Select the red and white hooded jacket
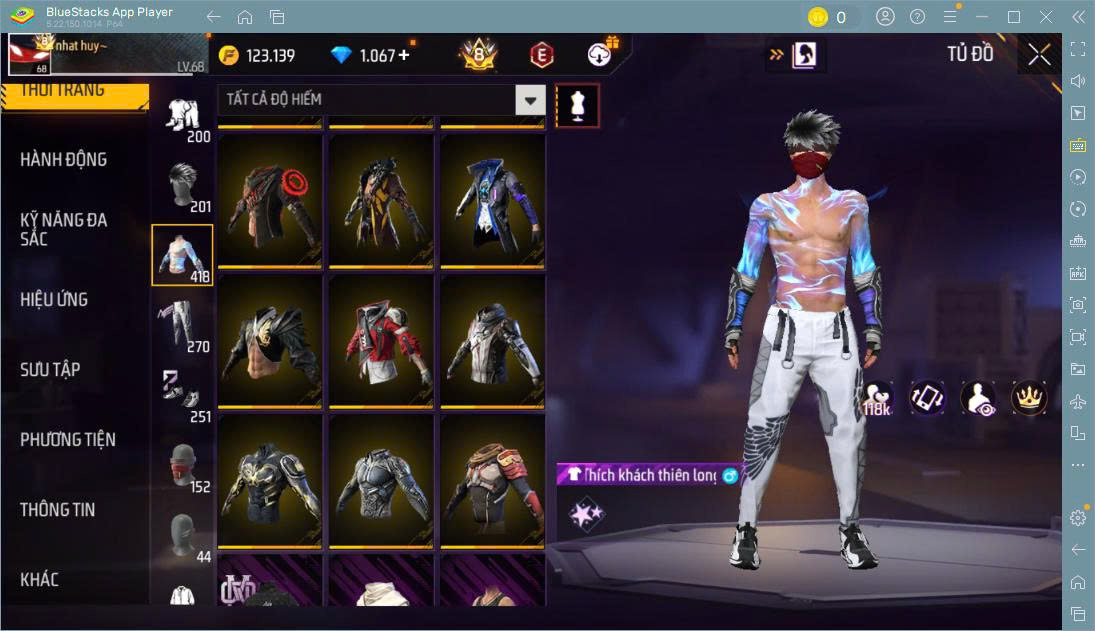This screenshot has height=631, width=1095. (381, 340)
